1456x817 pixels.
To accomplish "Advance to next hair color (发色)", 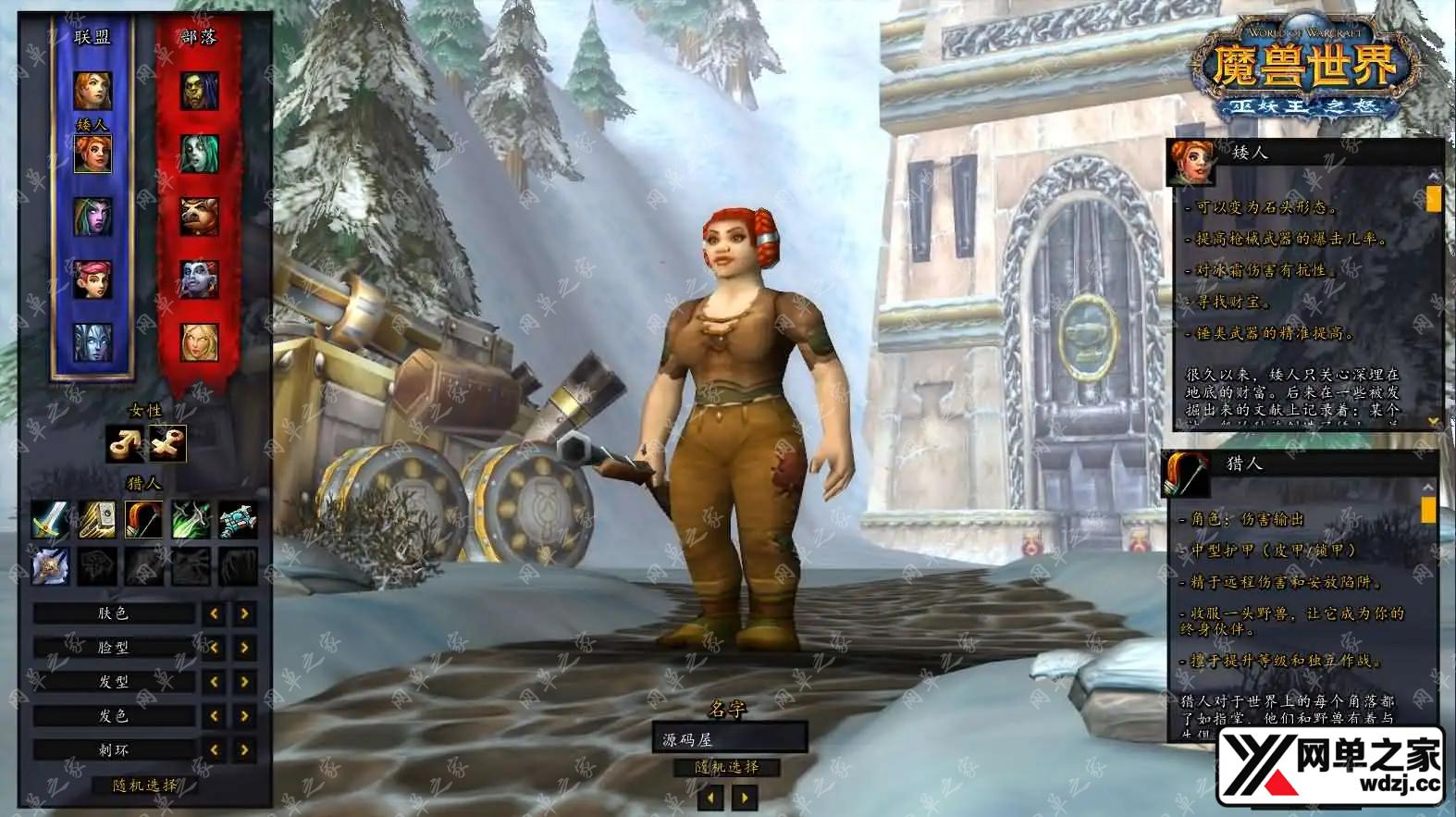I will 244,716.
